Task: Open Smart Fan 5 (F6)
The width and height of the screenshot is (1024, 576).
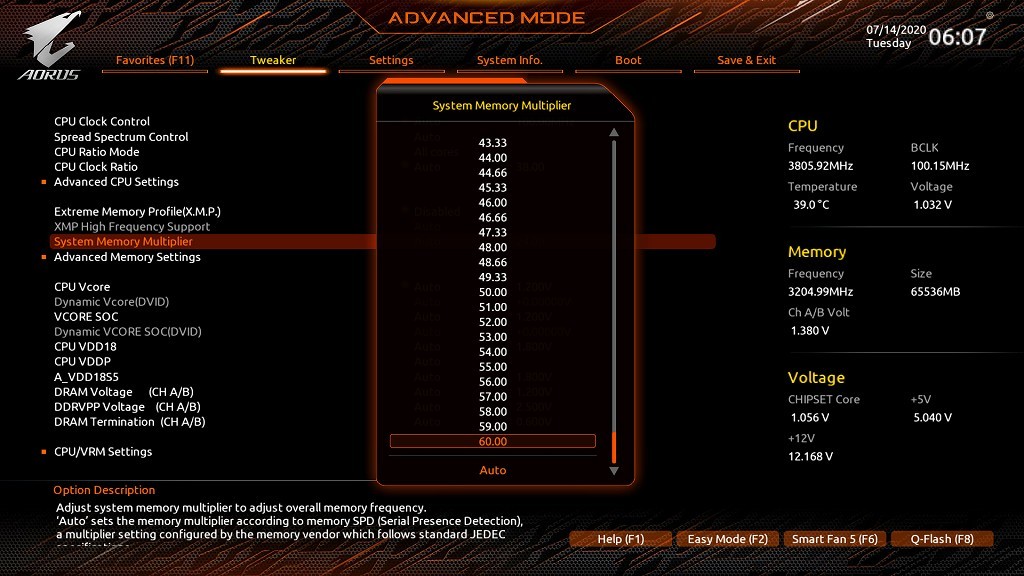Action: 834,539
